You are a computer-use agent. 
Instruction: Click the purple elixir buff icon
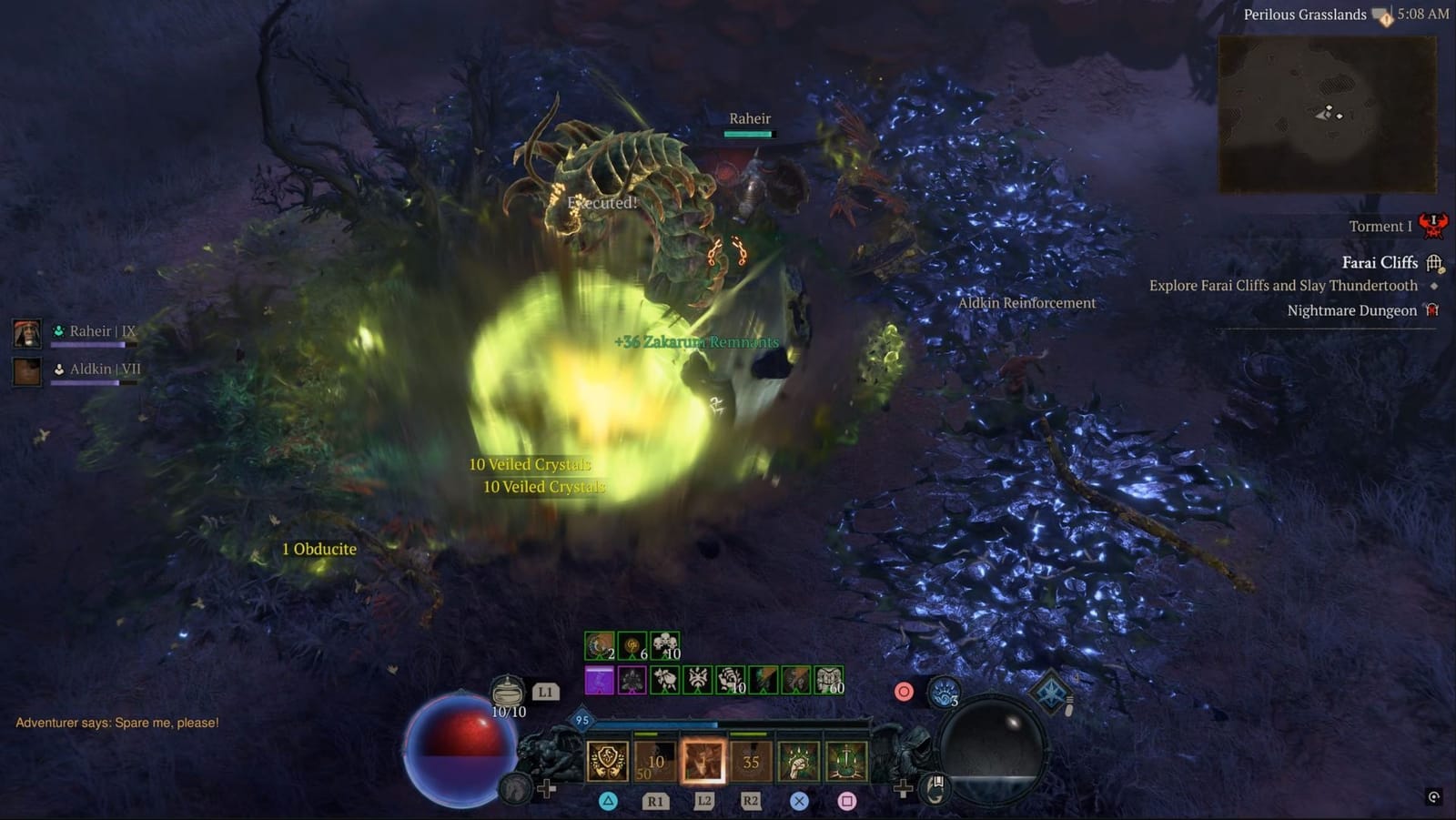click(x=599, y=679)
